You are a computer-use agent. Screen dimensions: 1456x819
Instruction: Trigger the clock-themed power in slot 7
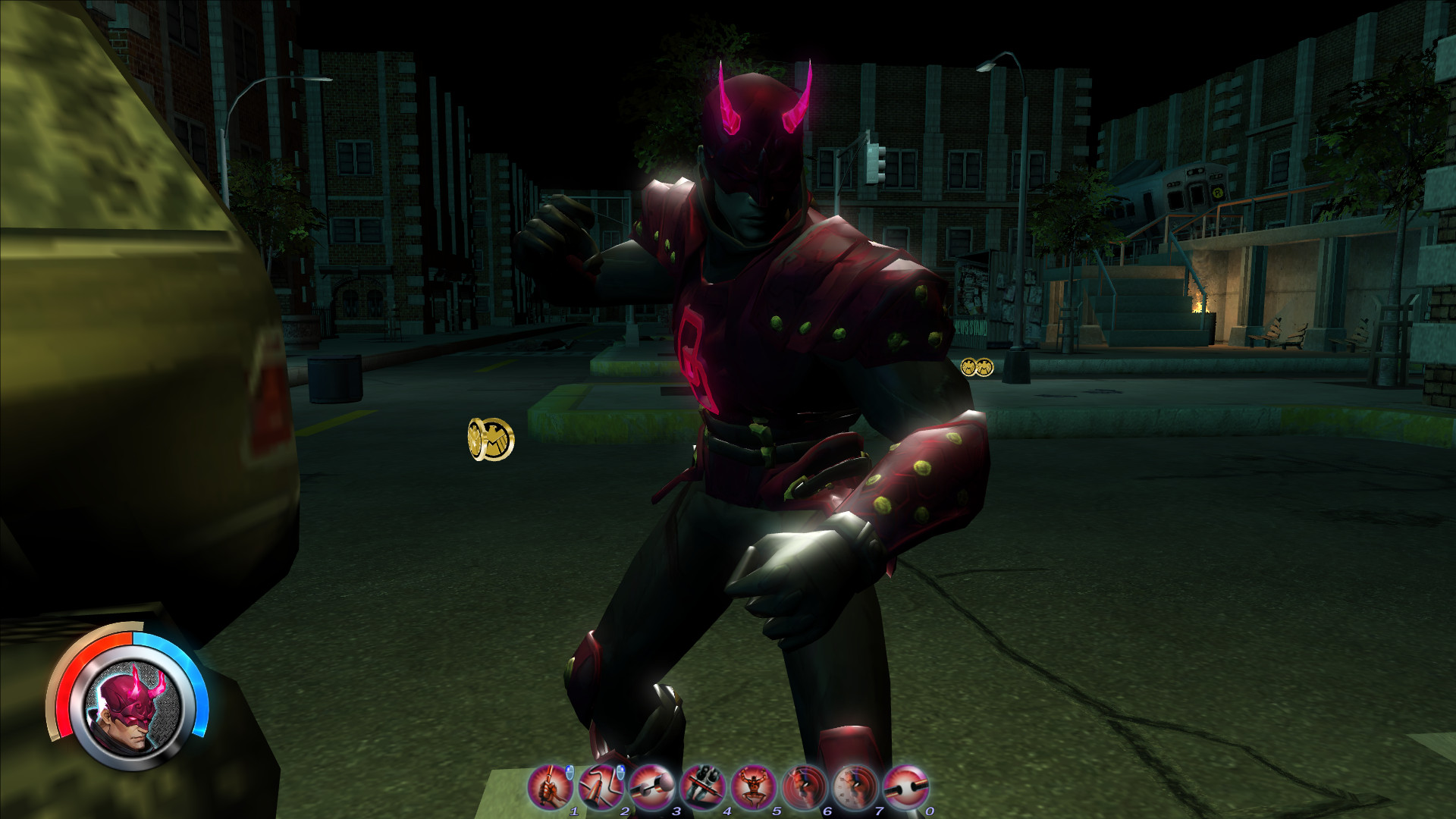pos(854,786)
